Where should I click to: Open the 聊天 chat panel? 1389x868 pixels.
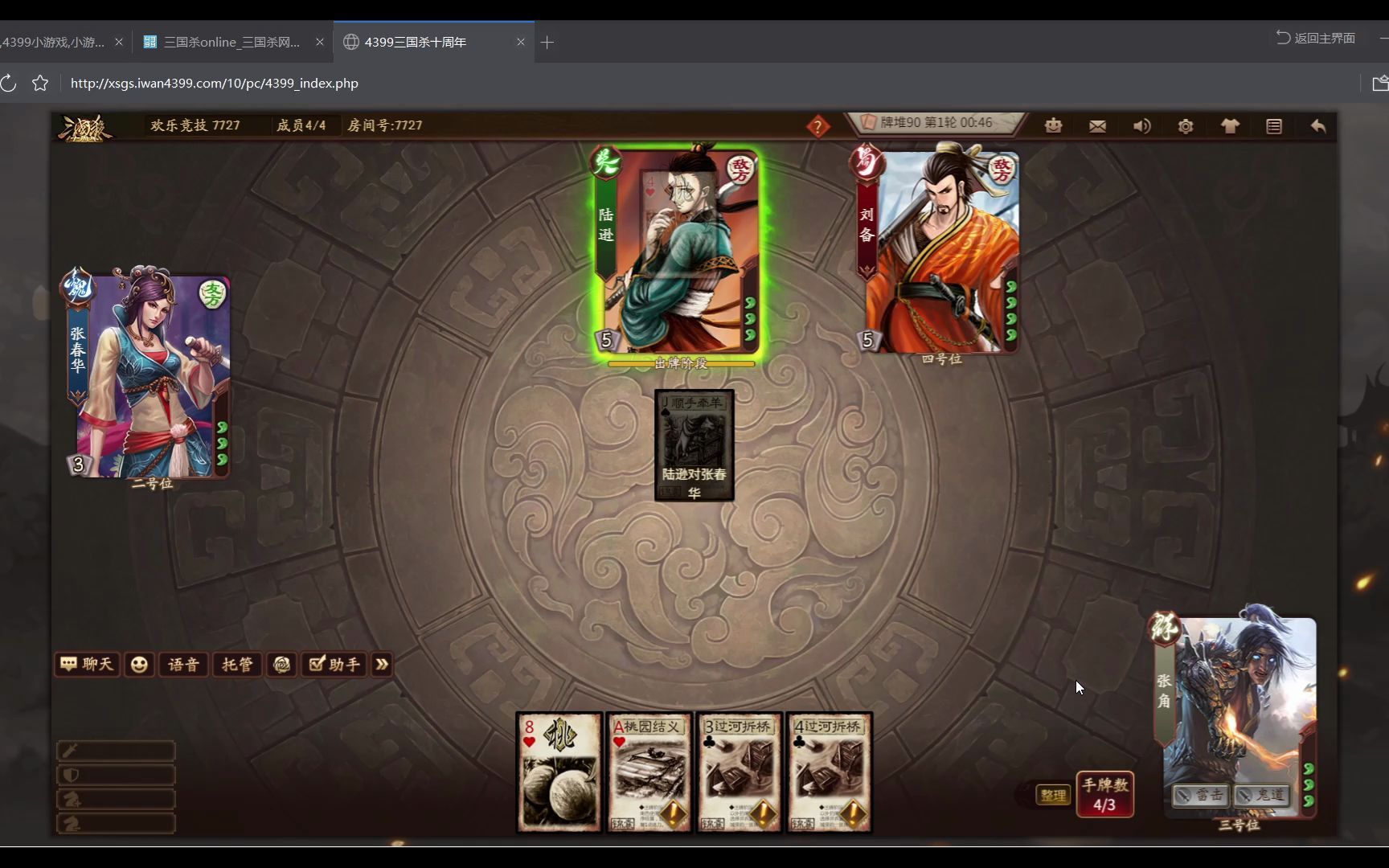pyautogui.click(x=87, y=664)
